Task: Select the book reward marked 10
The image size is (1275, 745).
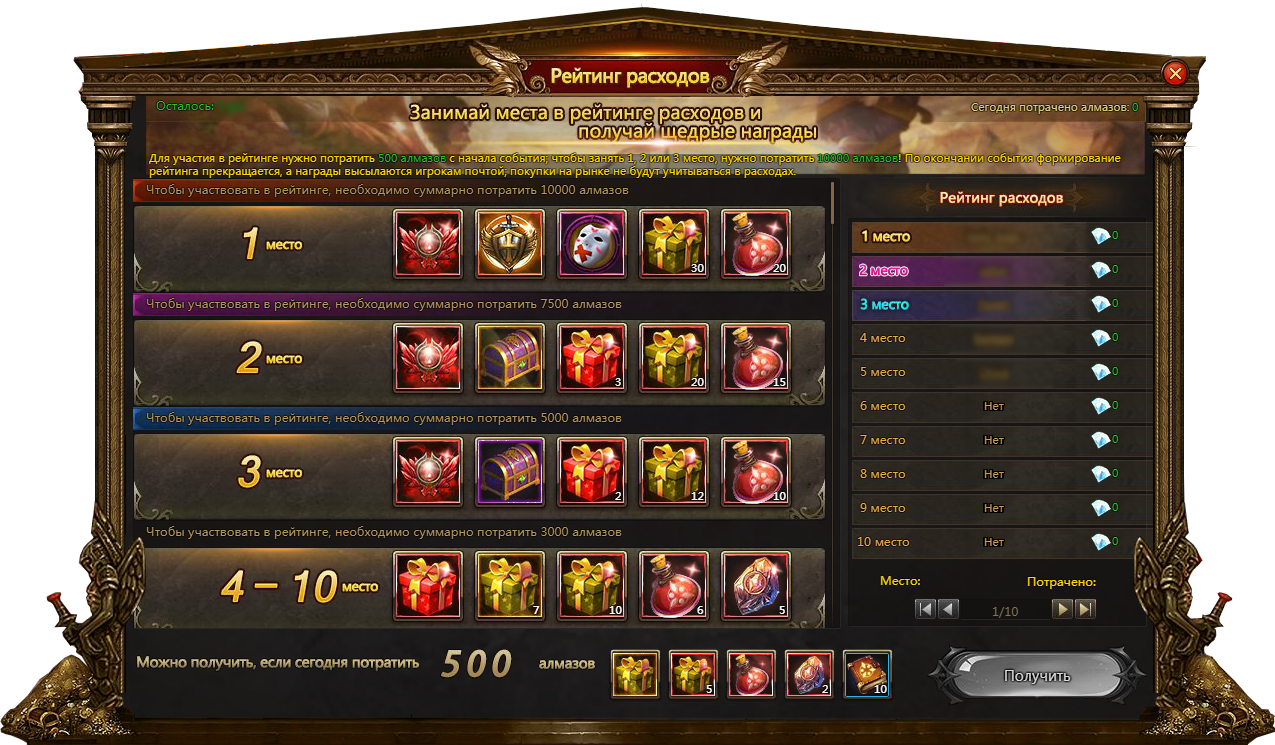Action: click(867, 674)
